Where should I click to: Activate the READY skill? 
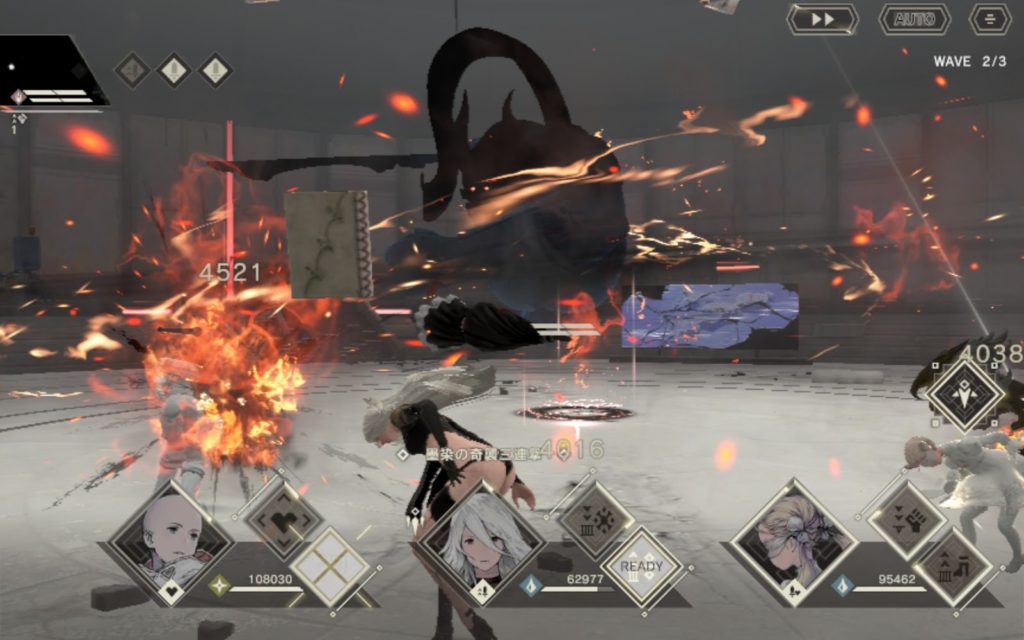click(642, 567)
